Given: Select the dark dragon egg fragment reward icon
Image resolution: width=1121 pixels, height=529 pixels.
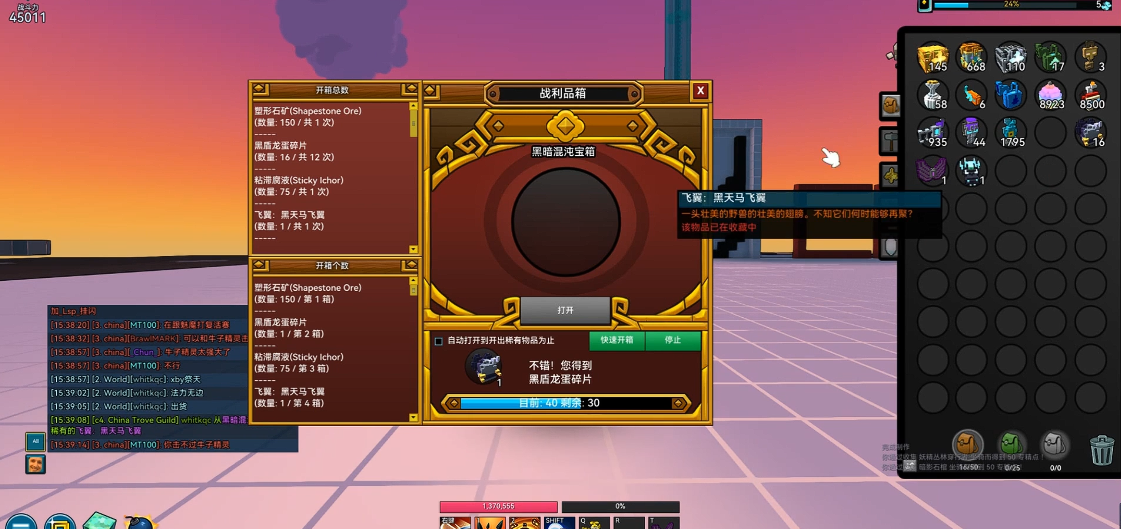Looking at the screenshot, I should (482, 366).
